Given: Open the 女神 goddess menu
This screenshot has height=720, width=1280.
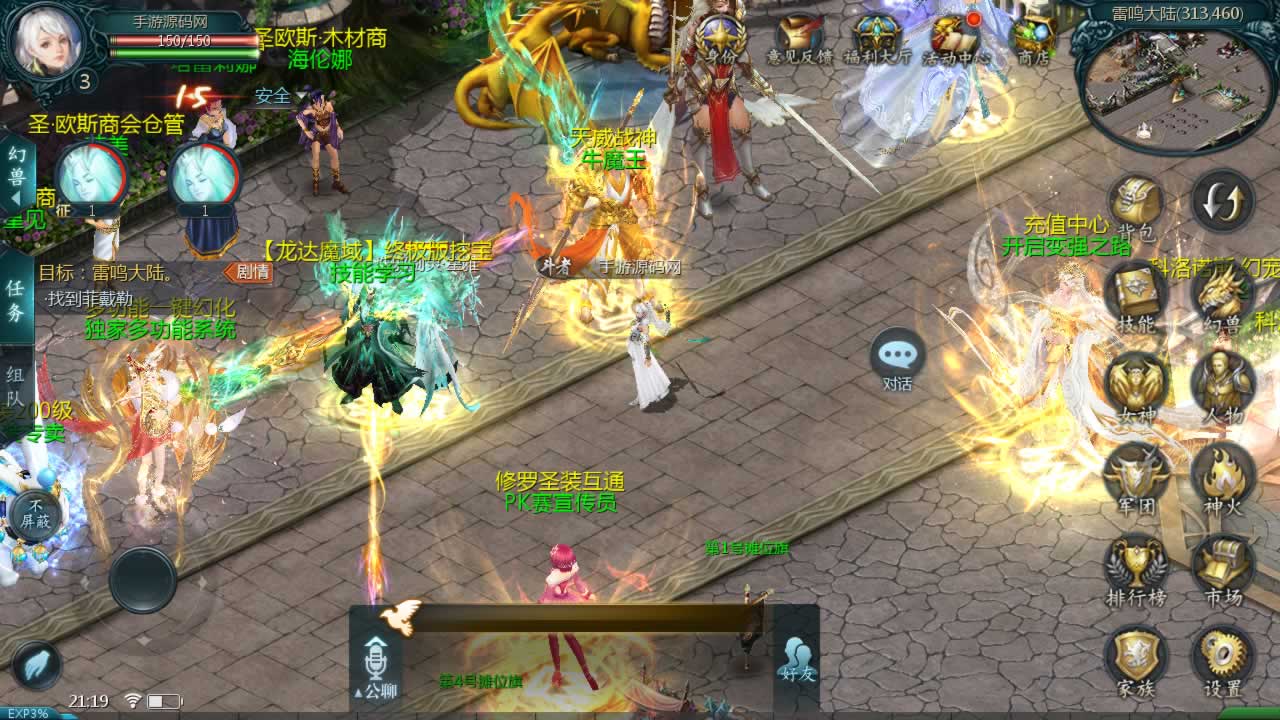Looking at the screenshot, I should tap(1136, 385).
